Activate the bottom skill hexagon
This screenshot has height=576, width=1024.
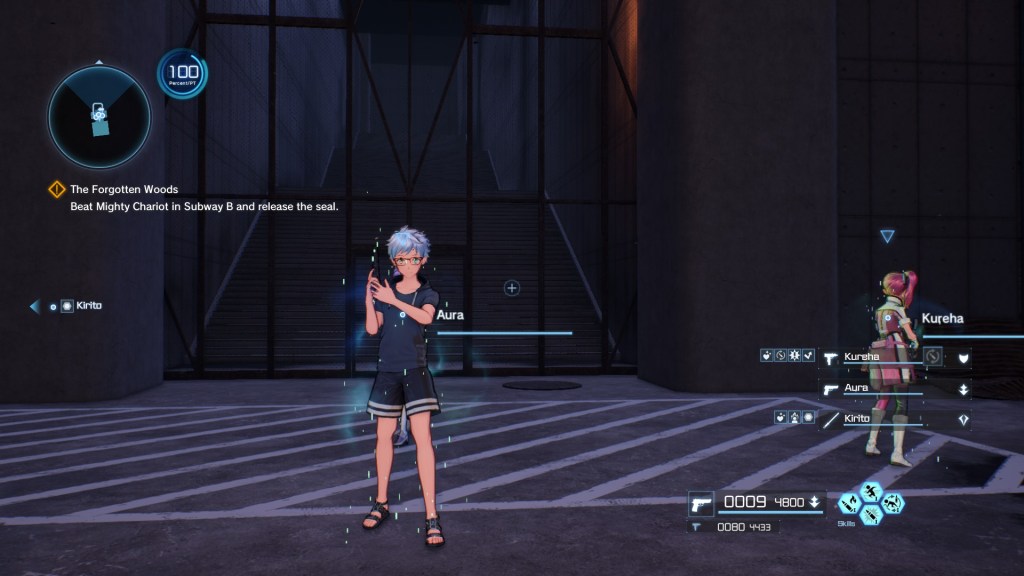point(871,515)
